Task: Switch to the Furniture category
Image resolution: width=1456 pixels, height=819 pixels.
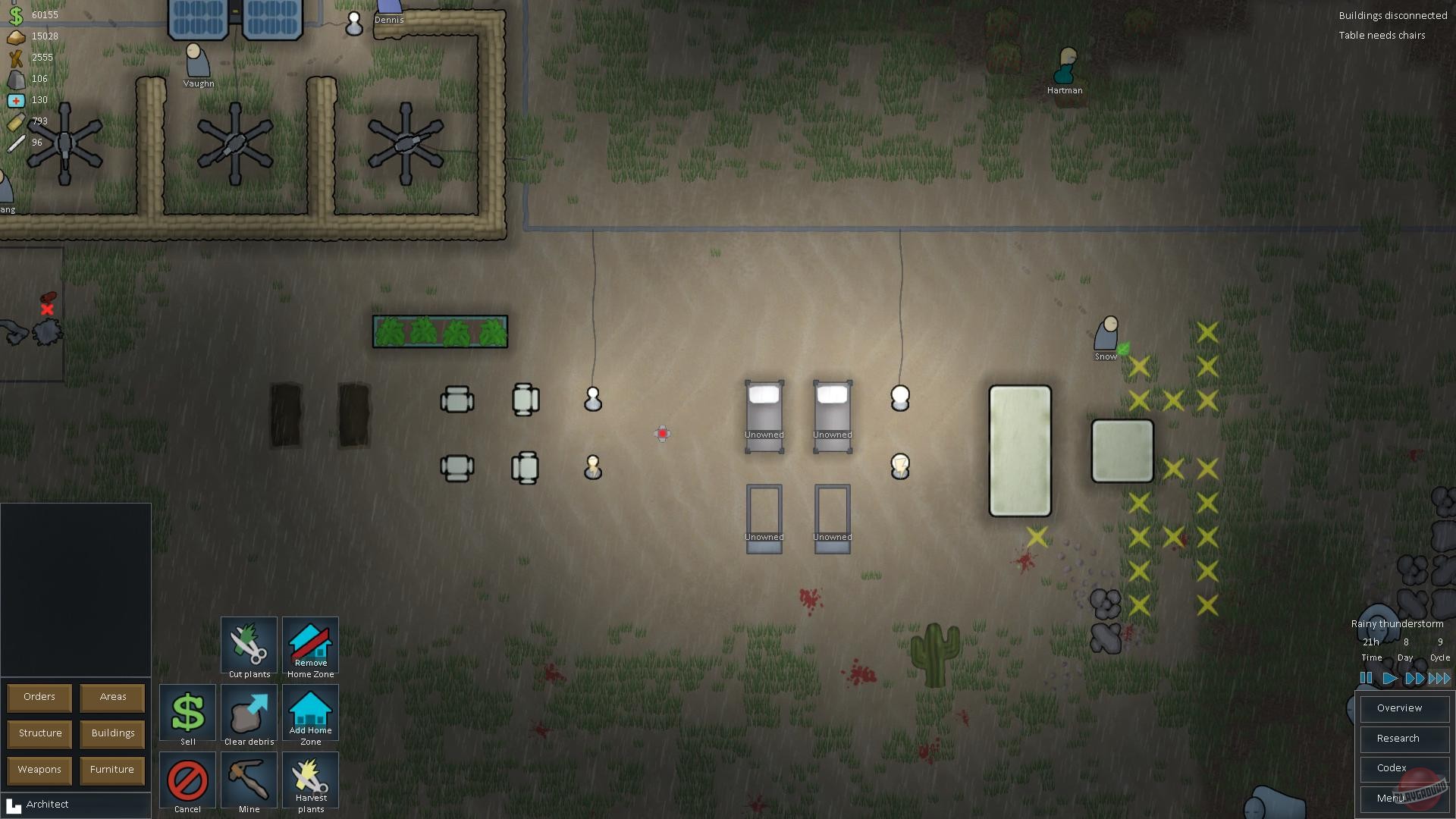Action: (111, 770)
